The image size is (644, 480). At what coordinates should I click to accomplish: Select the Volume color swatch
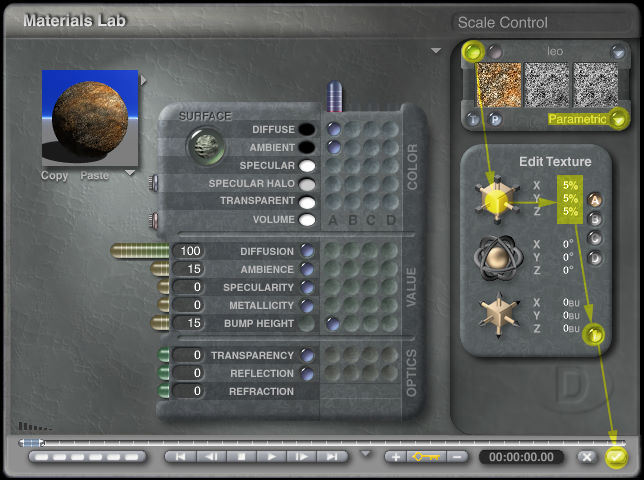click(x=307, y=219)
